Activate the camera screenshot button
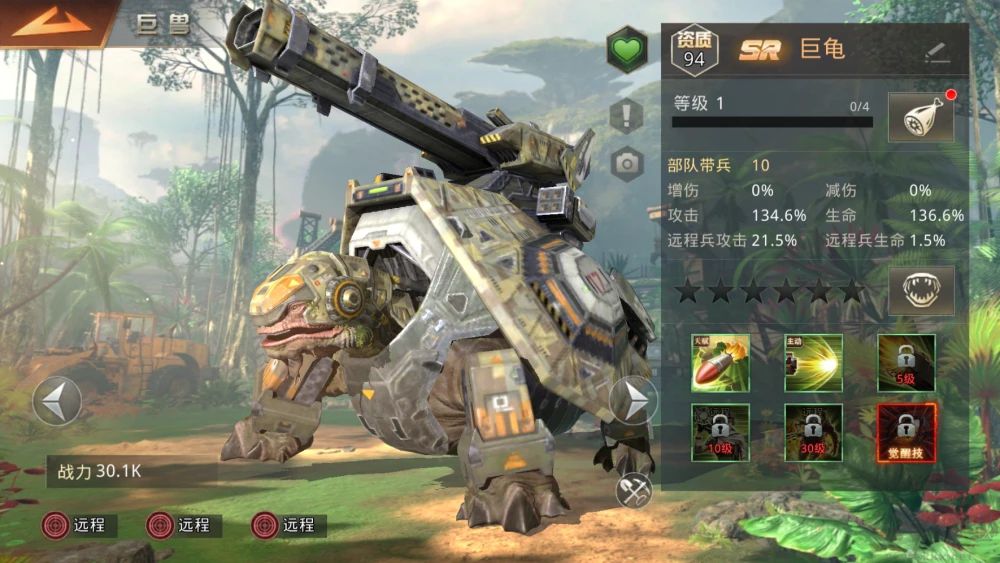 click(x=626, y=164)
